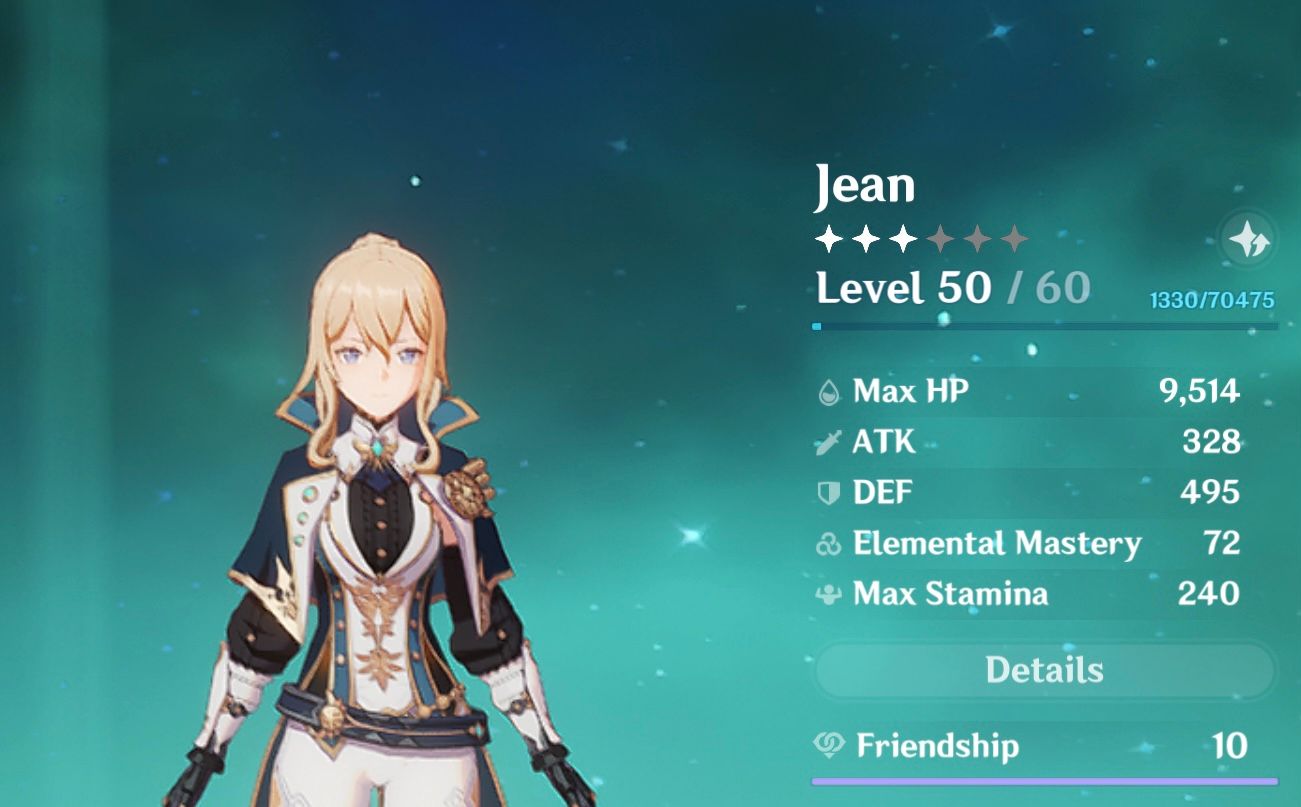
Task: Click the Max Stamina icon
Action: [828, 594]
